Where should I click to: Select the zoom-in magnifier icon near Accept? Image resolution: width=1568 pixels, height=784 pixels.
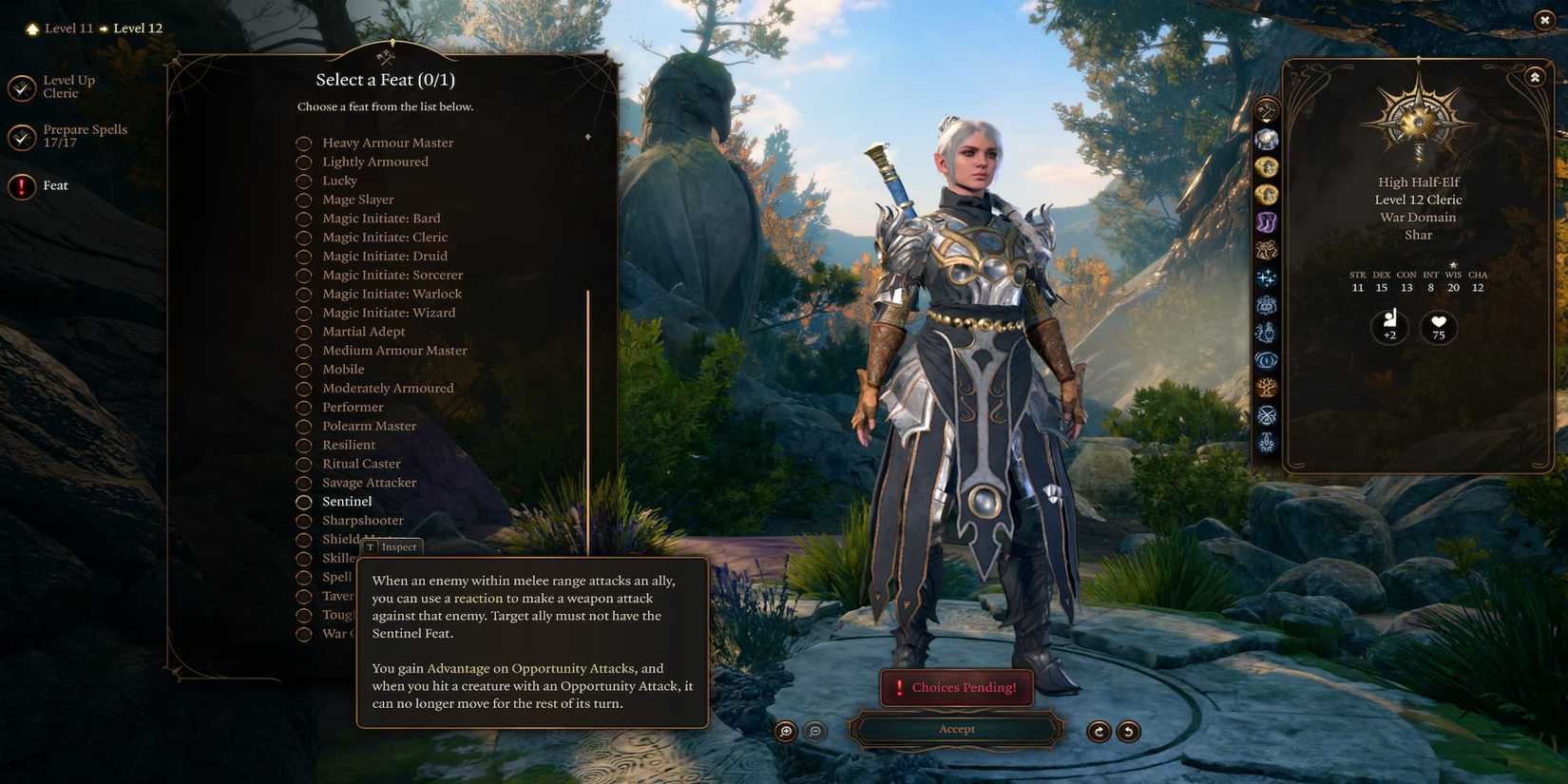pyautogui.click(x=785, y=732)
